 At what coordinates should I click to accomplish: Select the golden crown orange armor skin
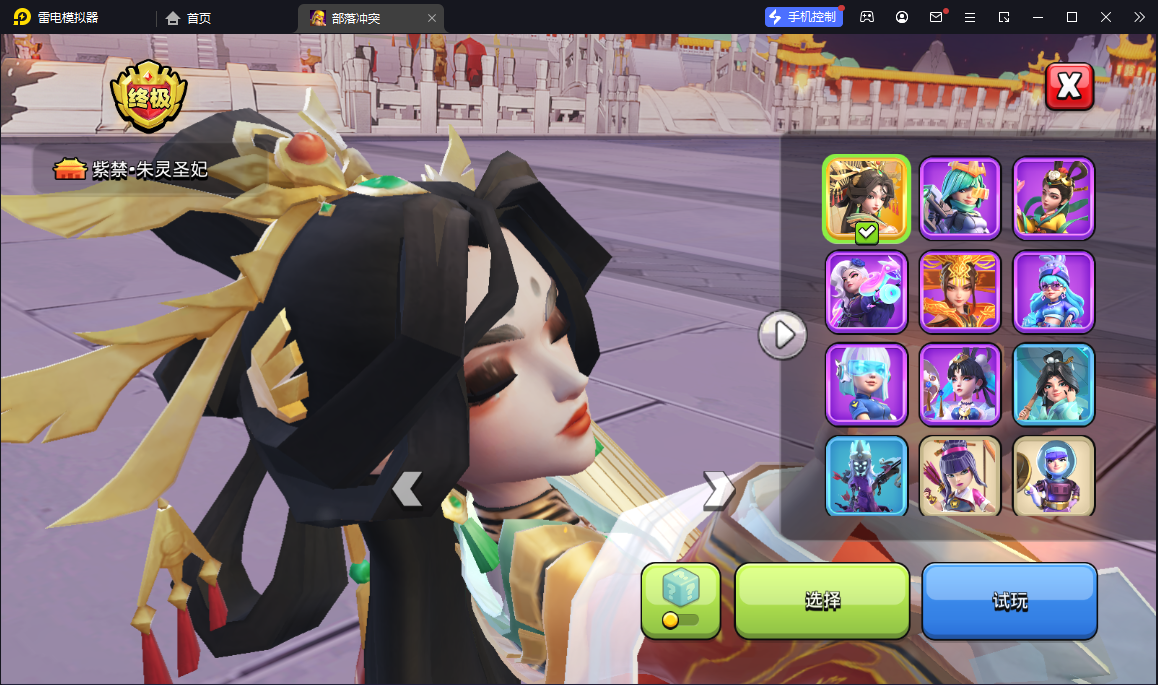coord(960,291)
